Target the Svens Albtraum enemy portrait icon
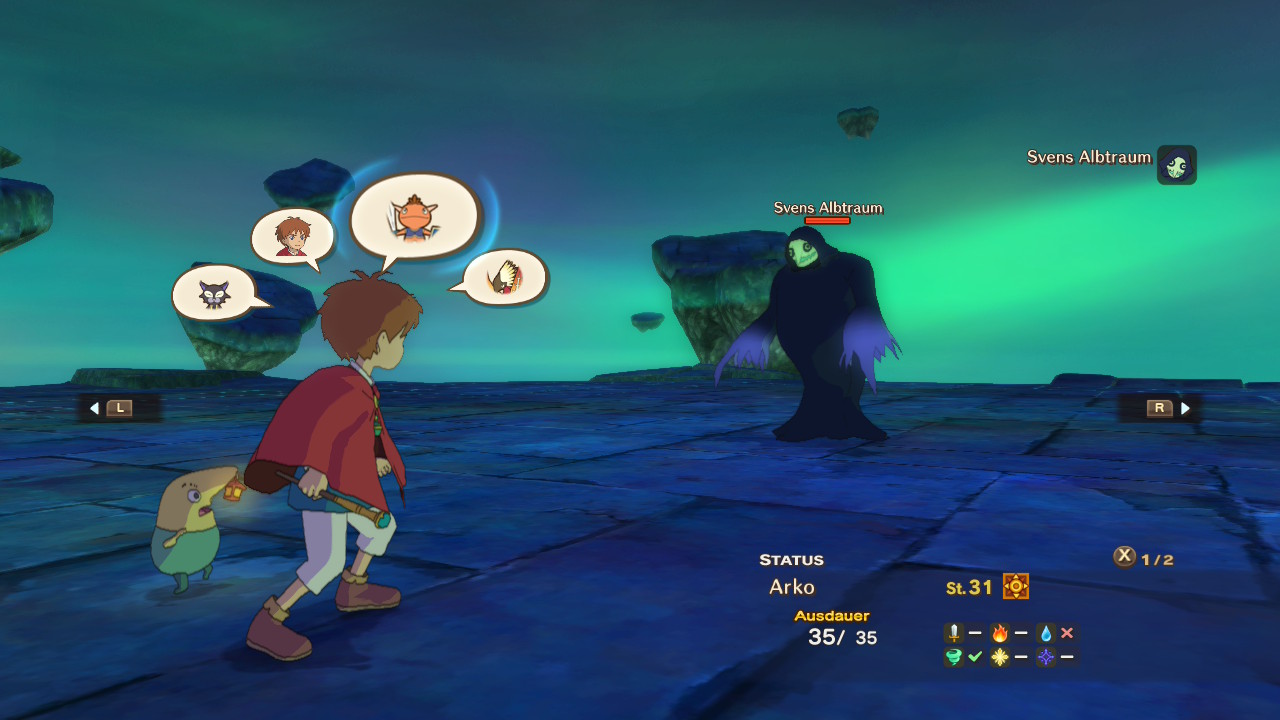 point(1176,165)
